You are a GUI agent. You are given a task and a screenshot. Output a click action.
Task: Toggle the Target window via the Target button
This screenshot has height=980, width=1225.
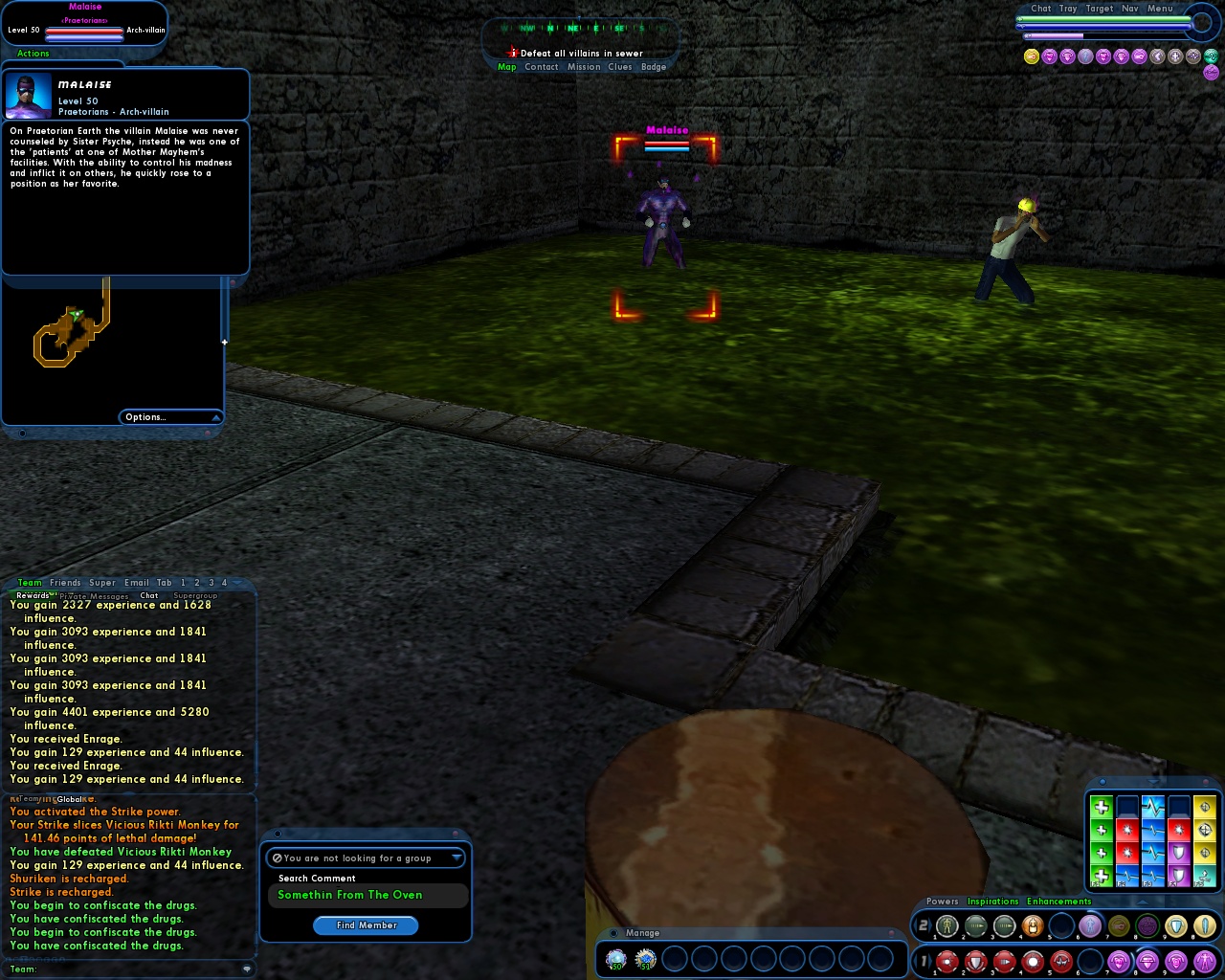pyautogui.click(x=1099, y=9)
